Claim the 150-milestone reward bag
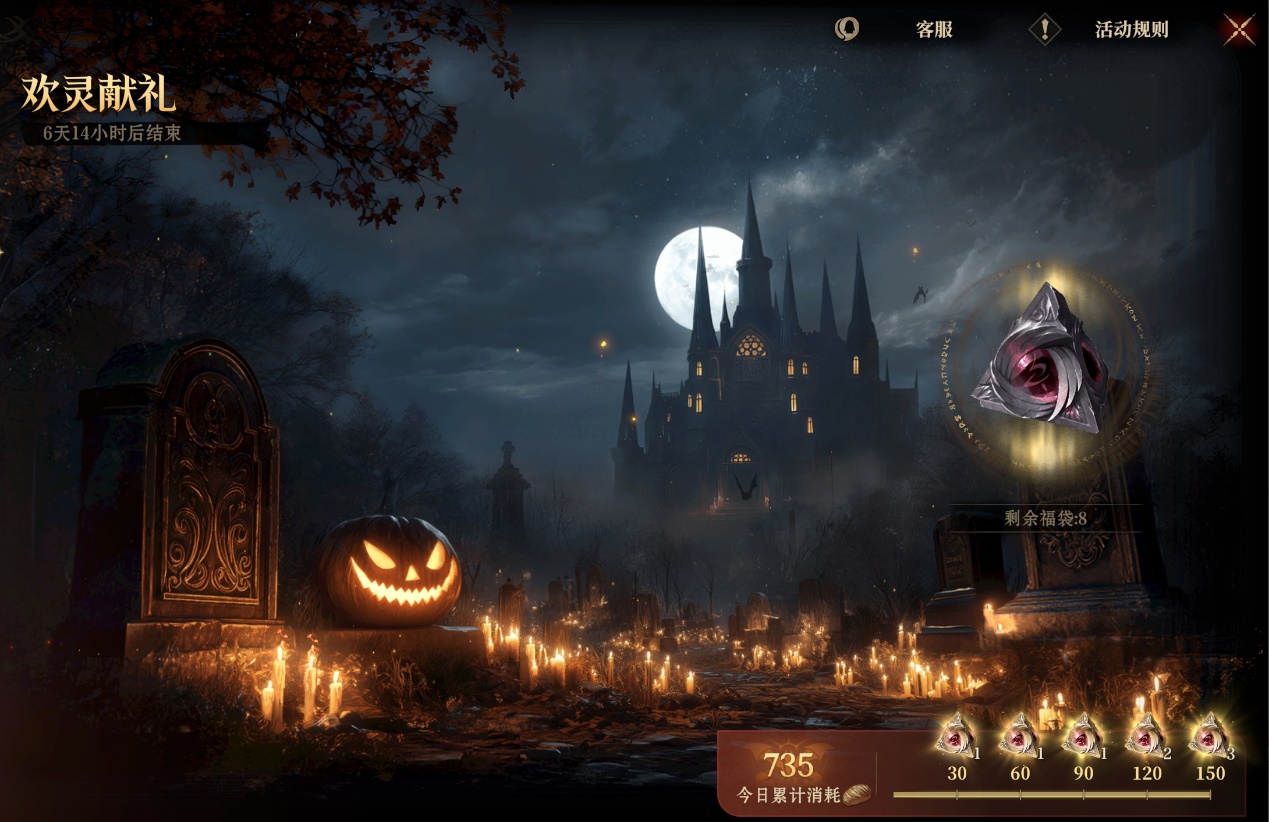This screenshot has width=1269, height=822. coord(1210,739)
